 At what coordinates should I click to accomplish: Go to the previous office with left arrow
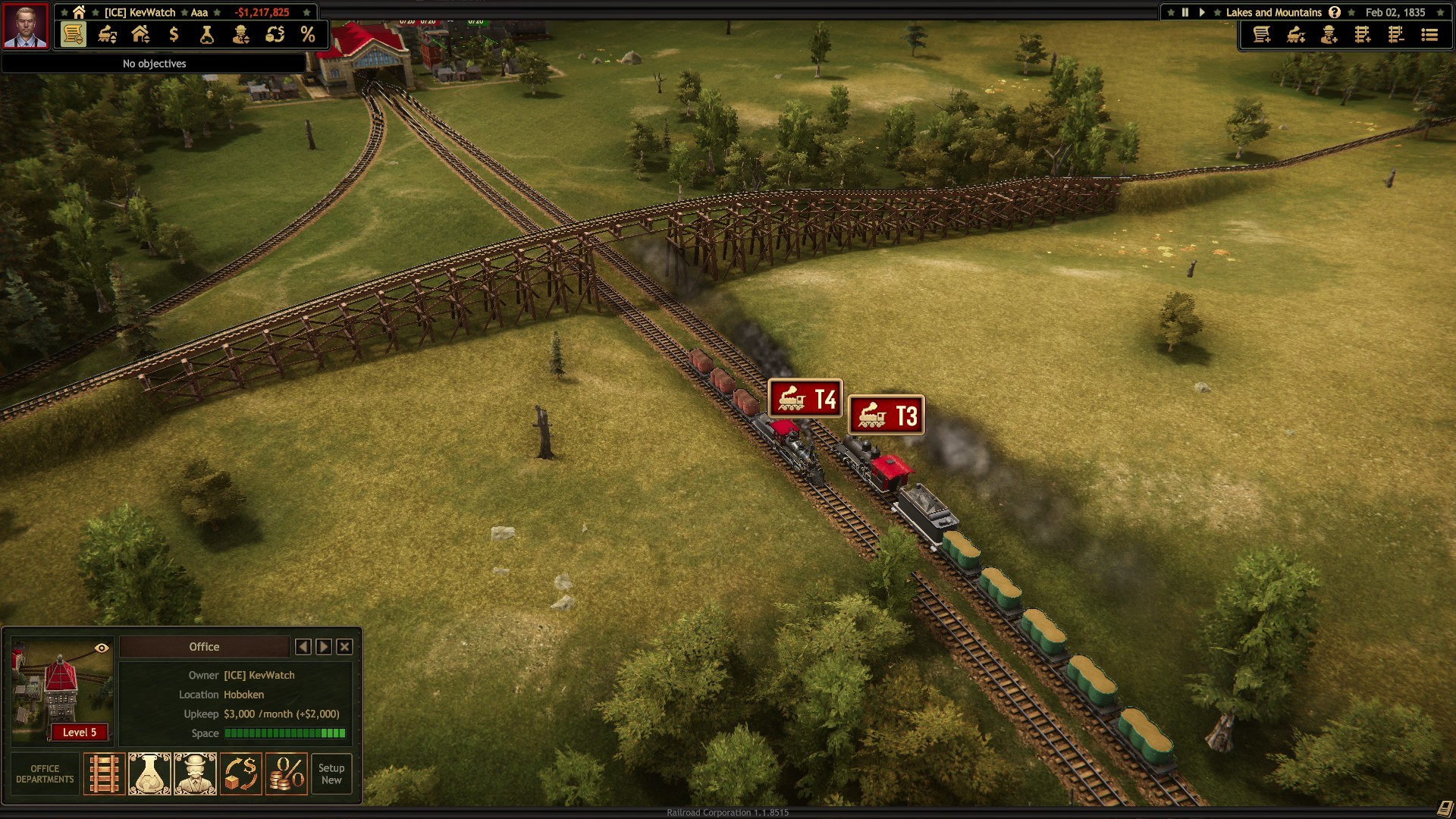click(x=303, y=647)
